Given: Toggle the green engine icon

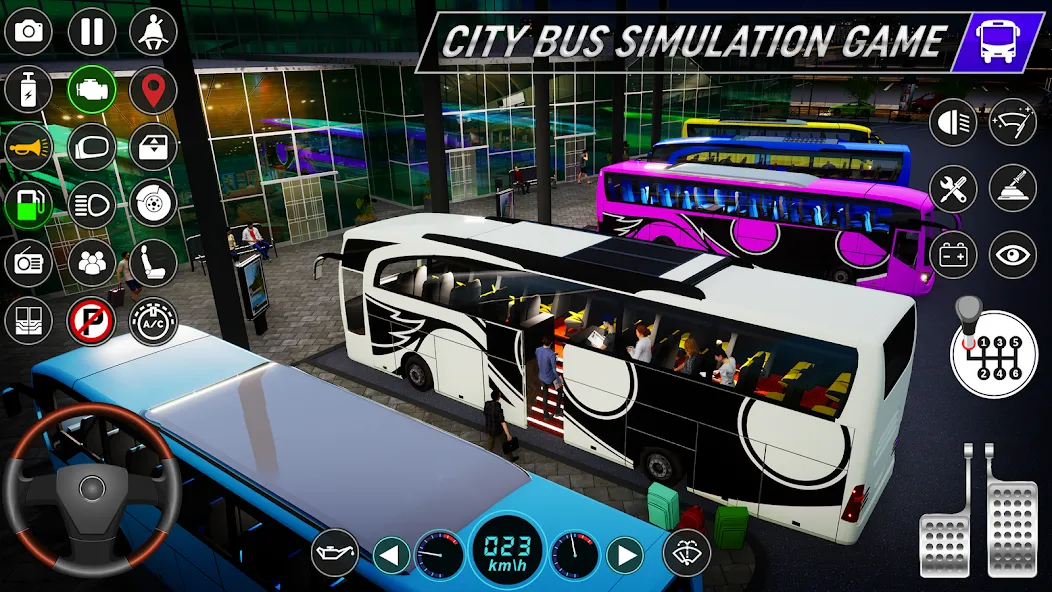Looking at the screenshot, I should pyautogui.click(x=91, y=91).
